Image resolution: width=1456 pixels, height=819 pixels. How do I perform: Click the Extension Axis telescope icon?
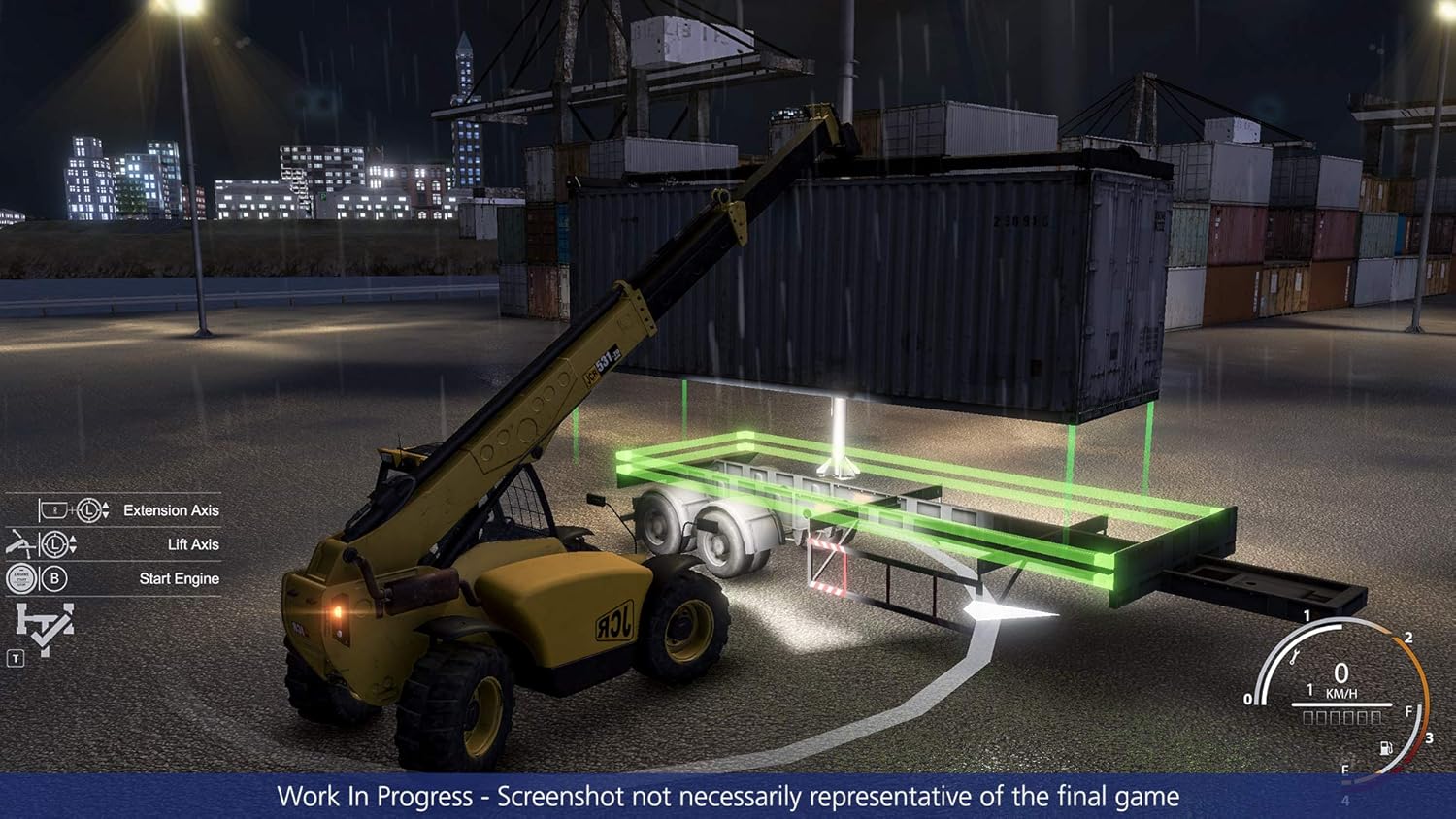[x=53, y=508]
